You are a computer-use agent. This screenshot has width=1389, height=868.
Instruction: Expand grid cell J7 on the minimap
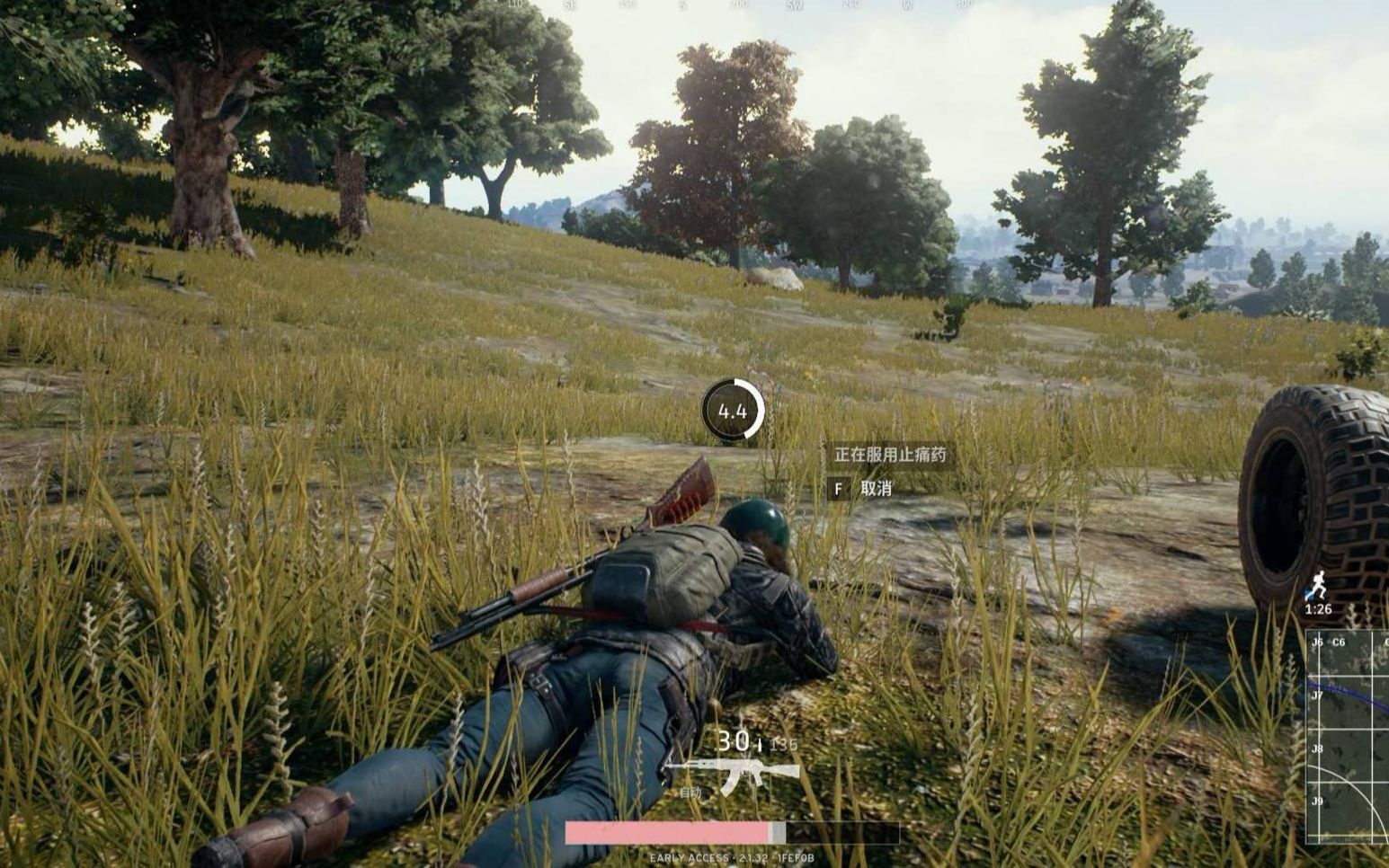click(1317, 695)
